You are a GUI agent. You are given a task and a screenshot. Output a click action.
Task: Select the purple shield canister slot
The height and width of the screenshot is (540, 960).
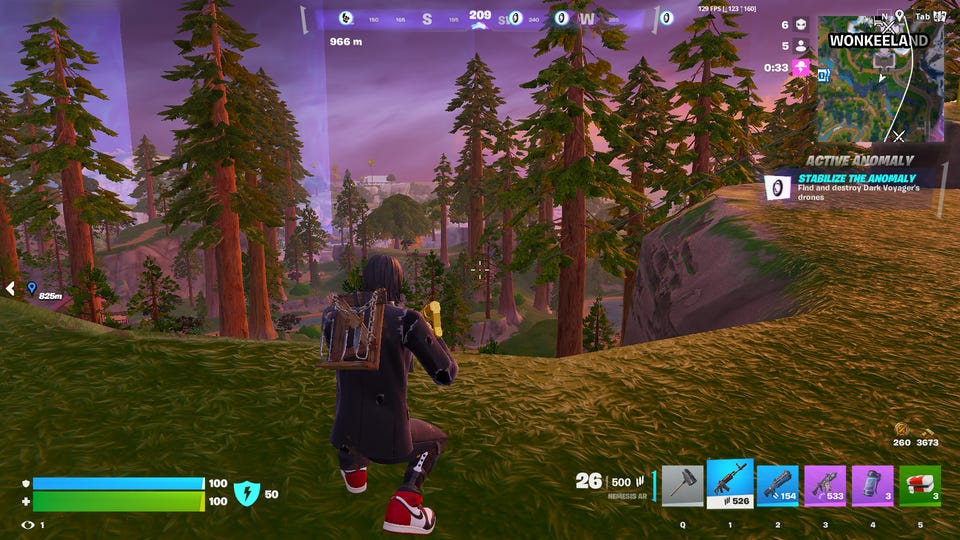click(x=872, y=485)
